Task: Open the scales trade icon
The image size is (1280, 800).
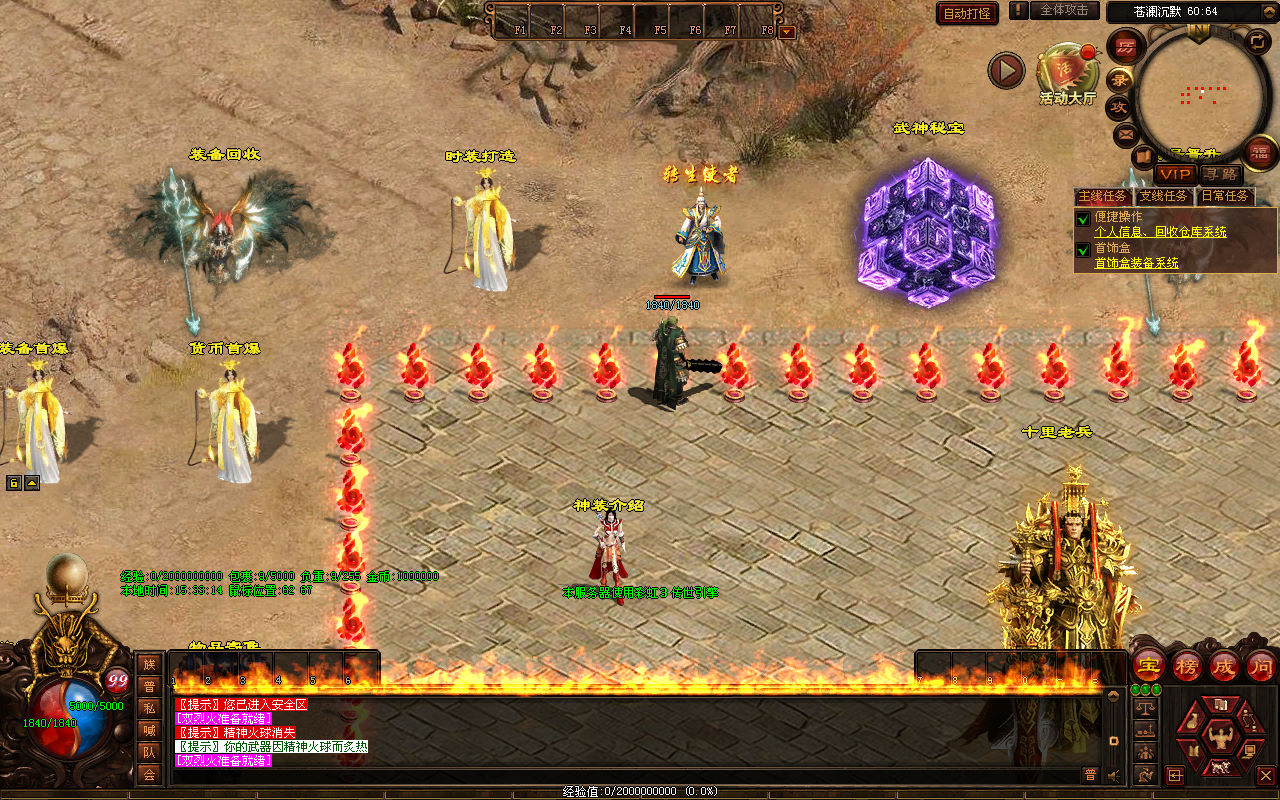Action: (x=1145, y=708)
